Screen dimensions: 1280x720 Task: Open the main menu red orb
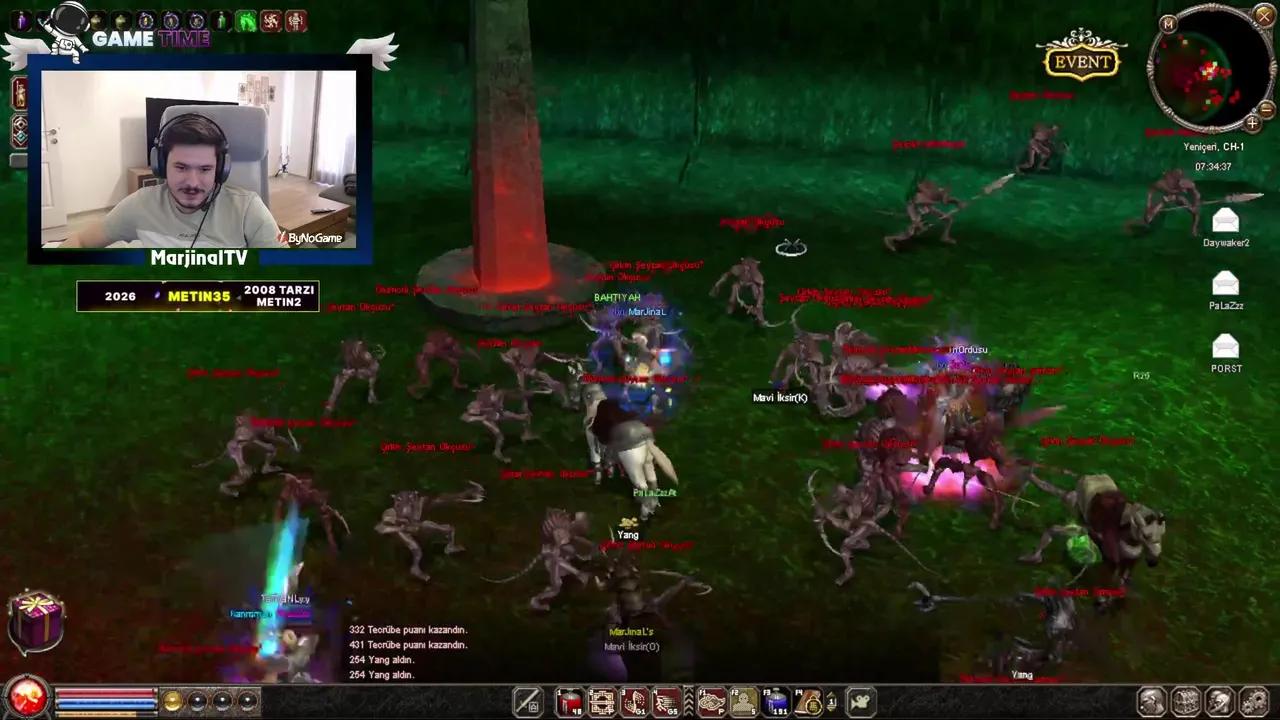coord(26,701)
